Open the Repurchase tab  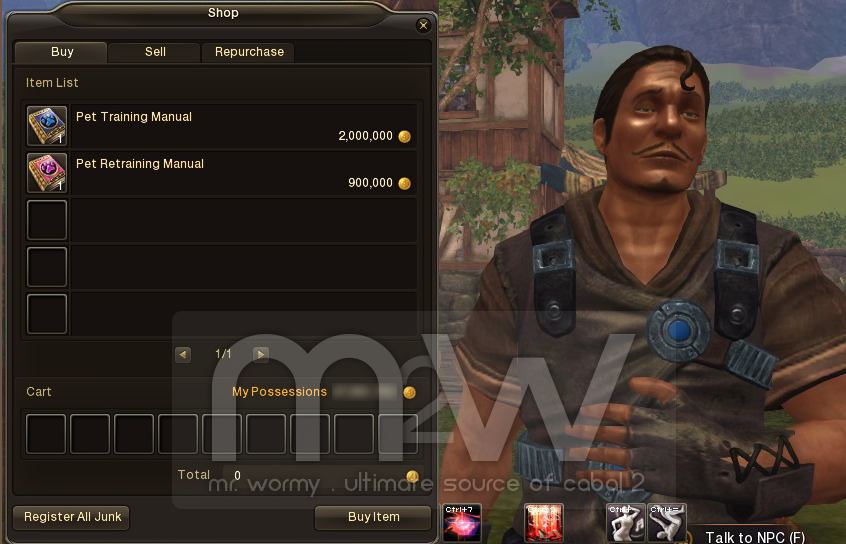click(249, 52)
